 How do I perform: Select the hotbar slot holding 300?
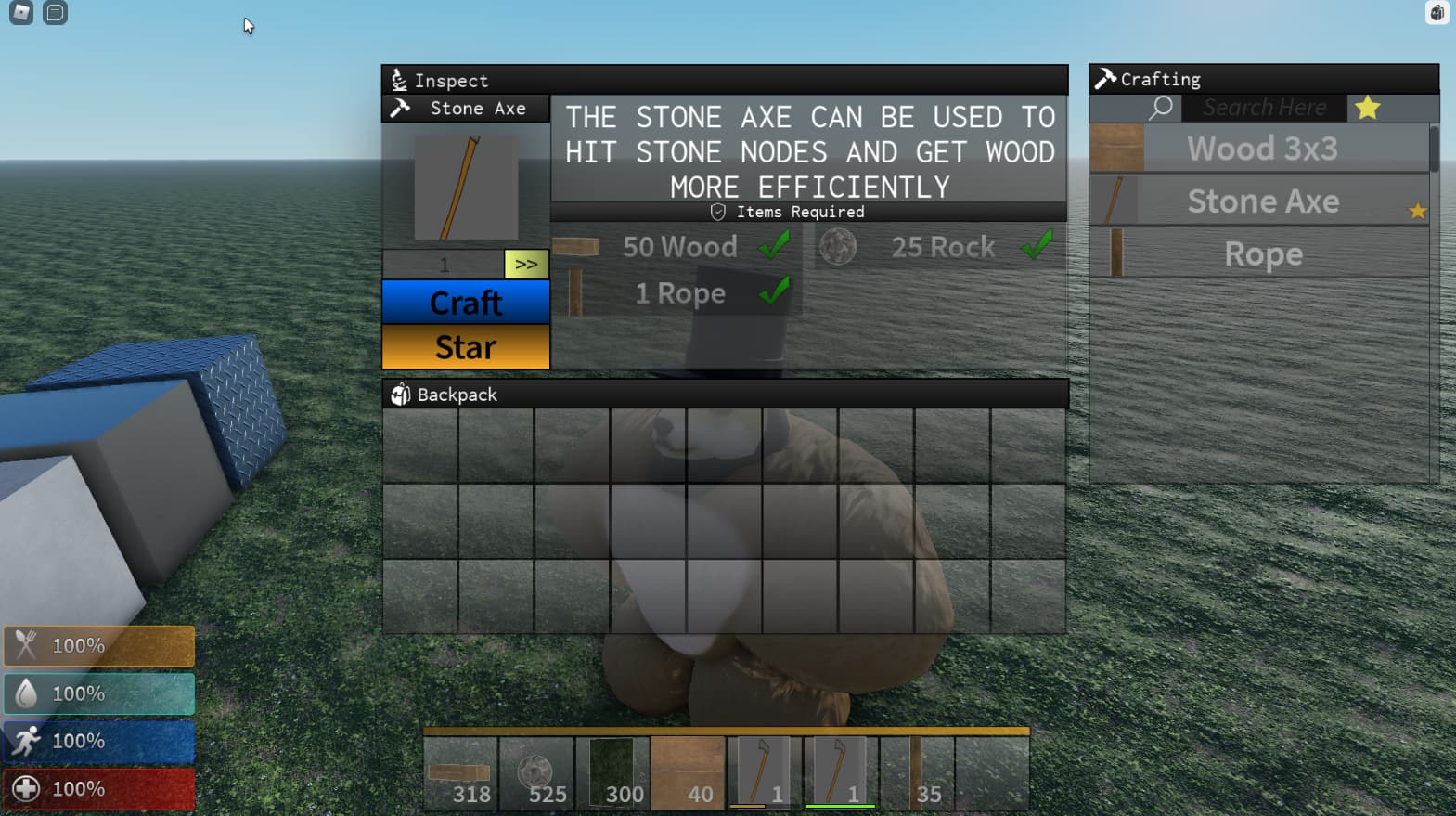(x=612, y=773)
